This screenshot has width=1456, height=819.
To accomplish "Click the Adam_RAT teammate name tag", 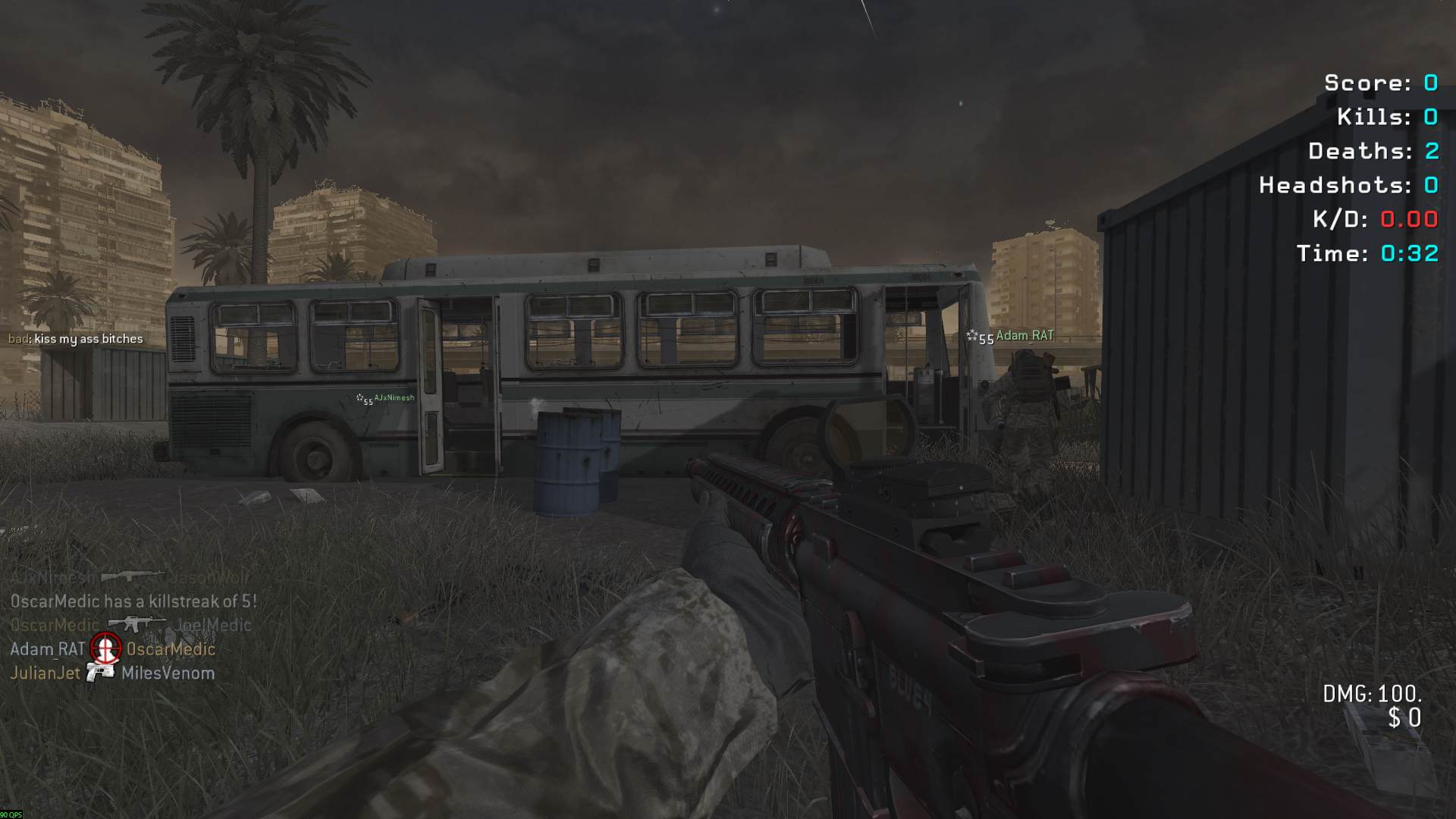I will click(x=1024, y=336).
